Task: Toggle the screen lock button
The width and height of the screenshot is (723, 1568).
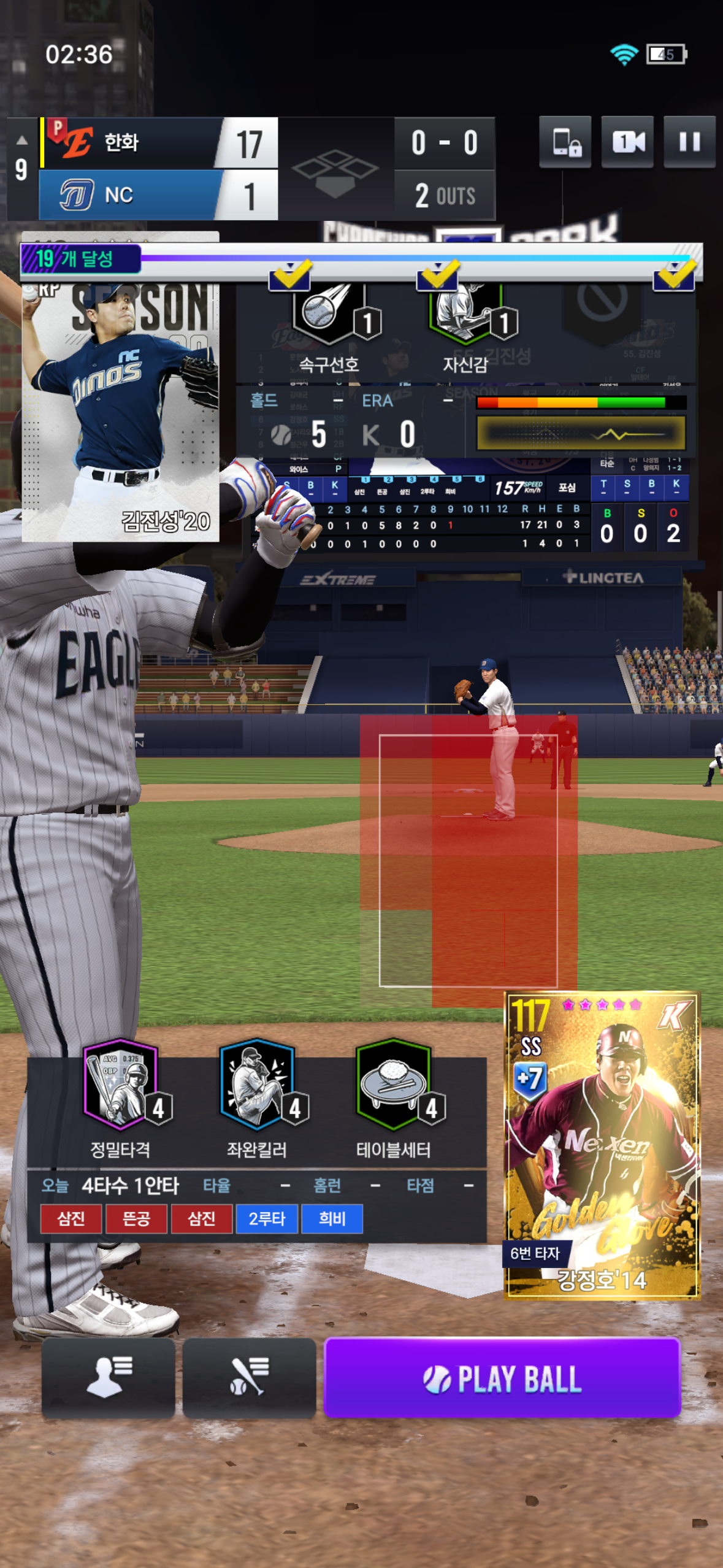Action: pos(565,142)
